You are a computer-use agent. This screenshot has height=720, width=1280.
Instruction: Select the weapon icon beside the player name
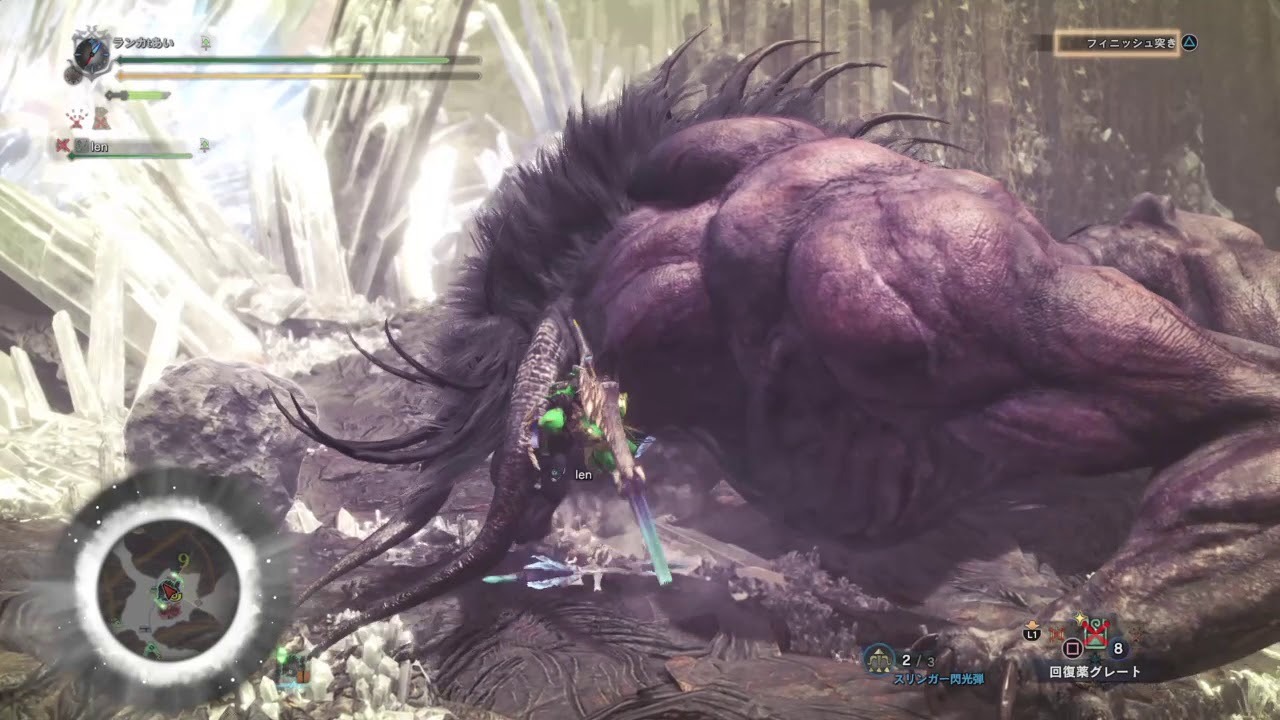coord(91,54)
